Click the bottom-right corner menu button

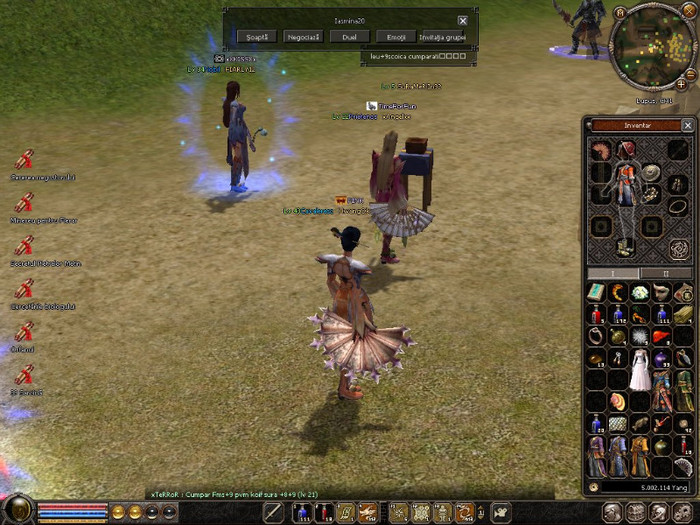click(685, 512)
